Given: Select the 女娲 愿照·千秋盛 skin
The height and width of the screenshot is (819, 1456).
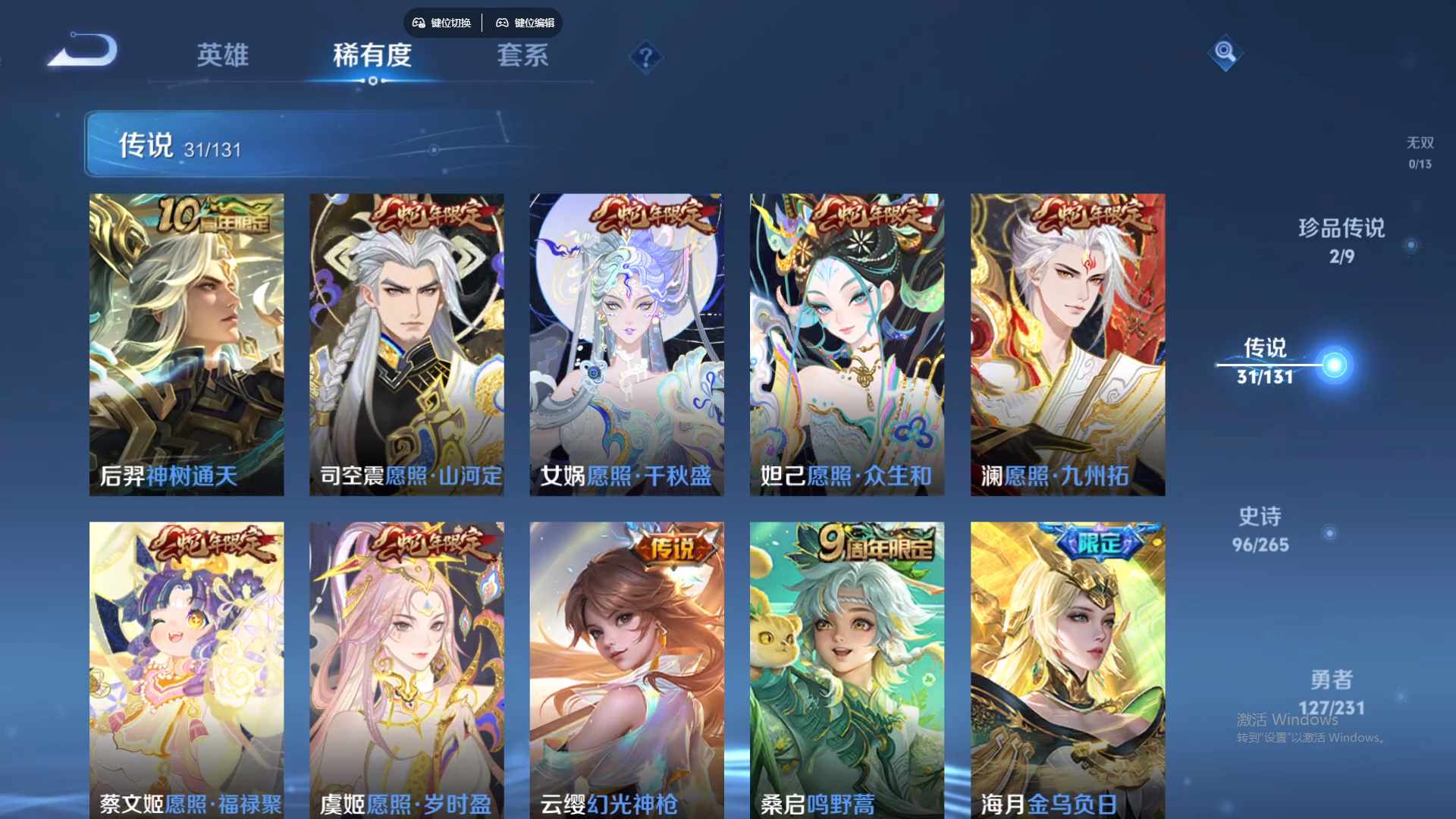Looking at the screenshot, I should [x=627, y=341].
